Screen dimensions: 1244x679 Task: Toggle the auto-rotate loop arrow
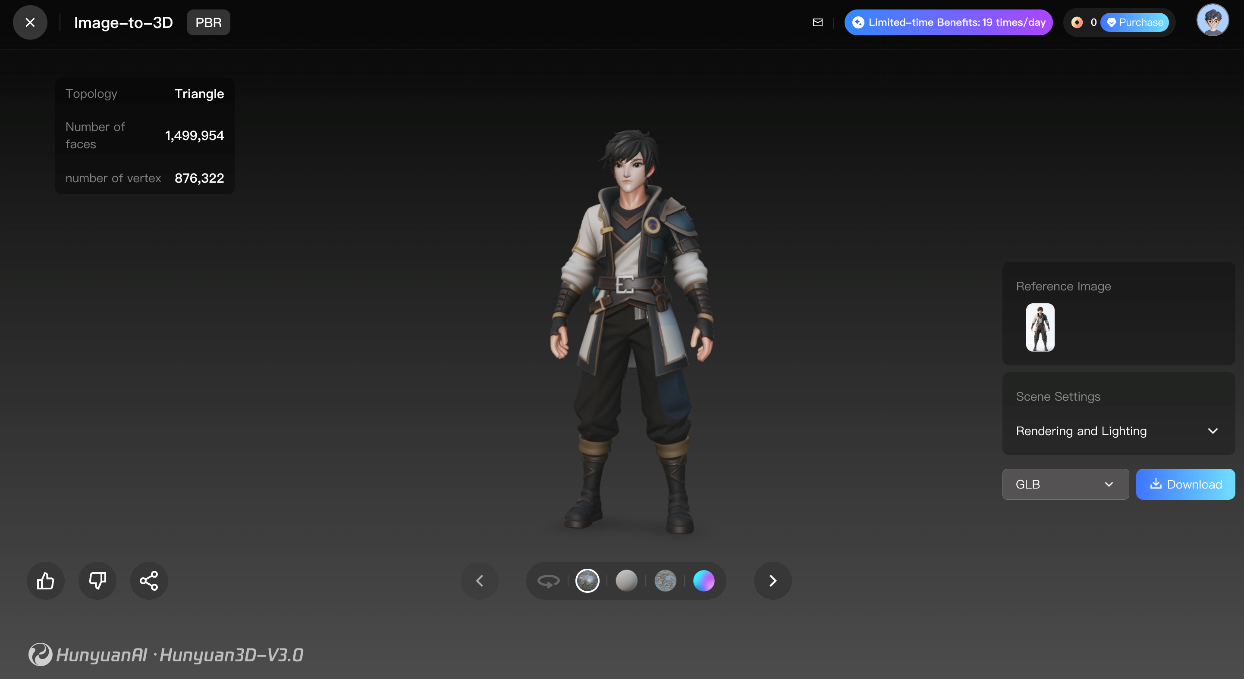click(548, 580)
